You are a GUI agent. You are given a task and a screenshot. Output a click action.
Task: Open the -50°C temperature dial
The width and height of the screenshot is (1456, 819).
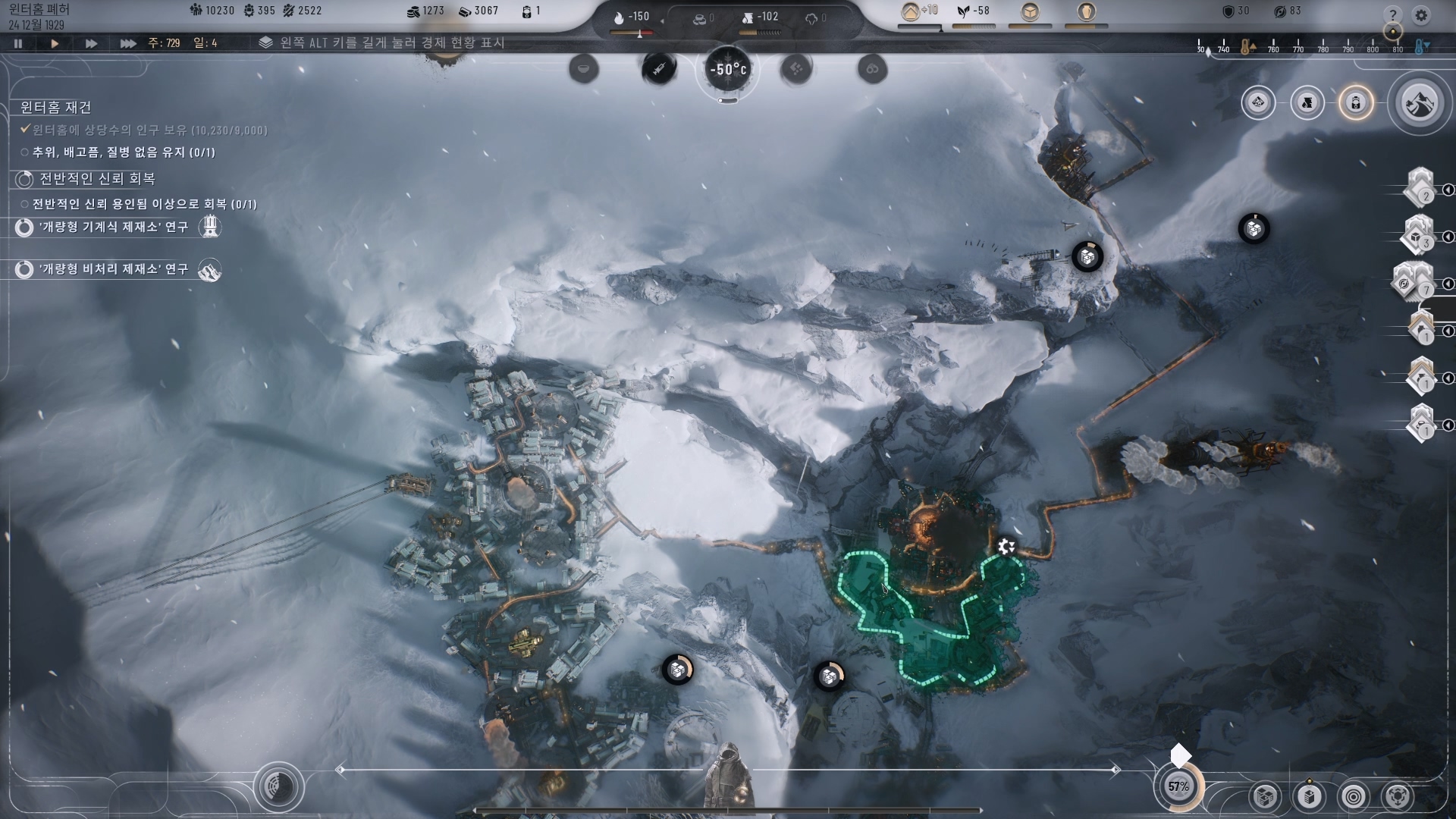tap(727, 70)
